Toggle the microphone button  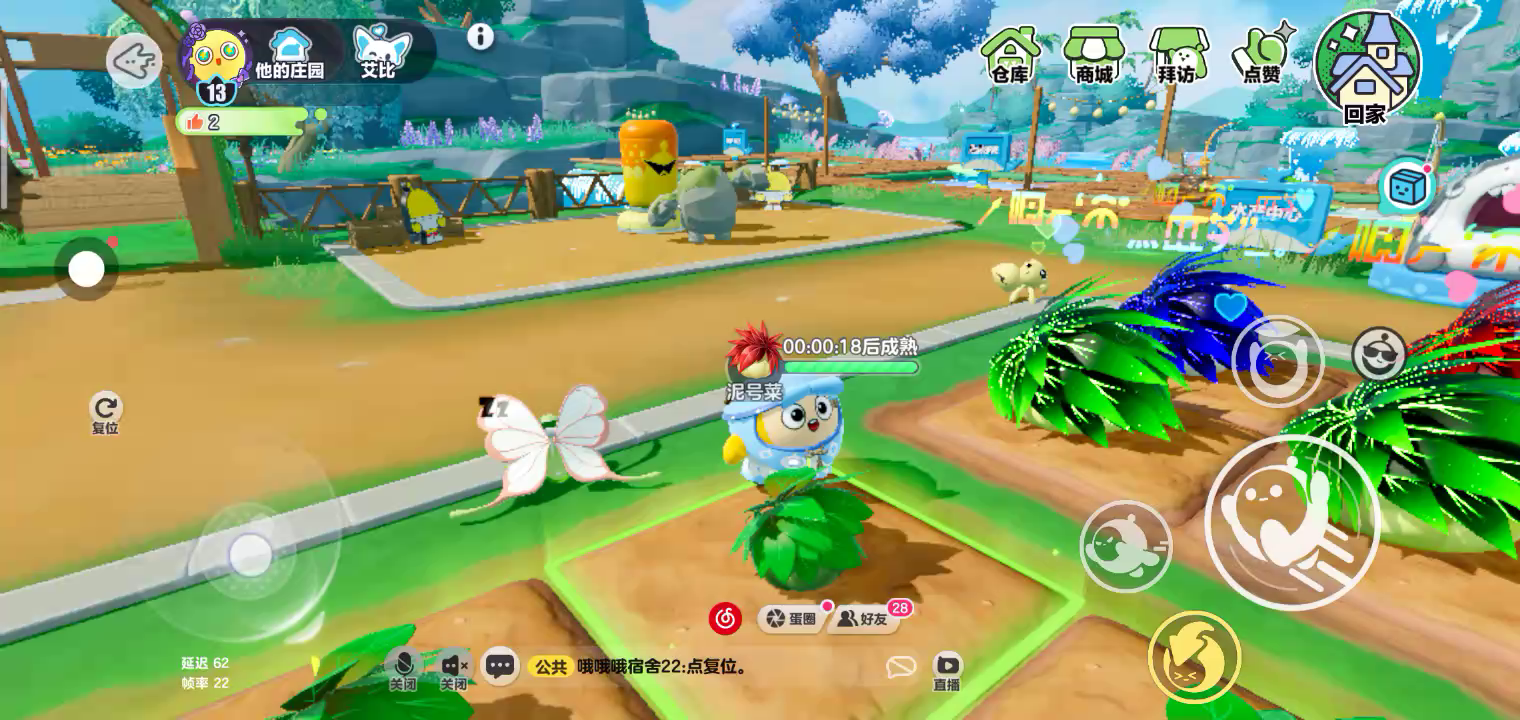(x=403, y=667)
